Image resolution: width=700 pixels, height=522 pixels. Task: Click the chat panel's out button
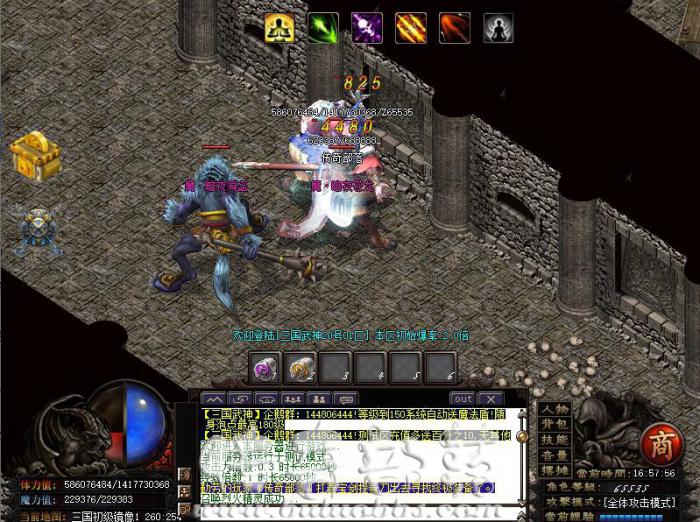pos(463,398)
